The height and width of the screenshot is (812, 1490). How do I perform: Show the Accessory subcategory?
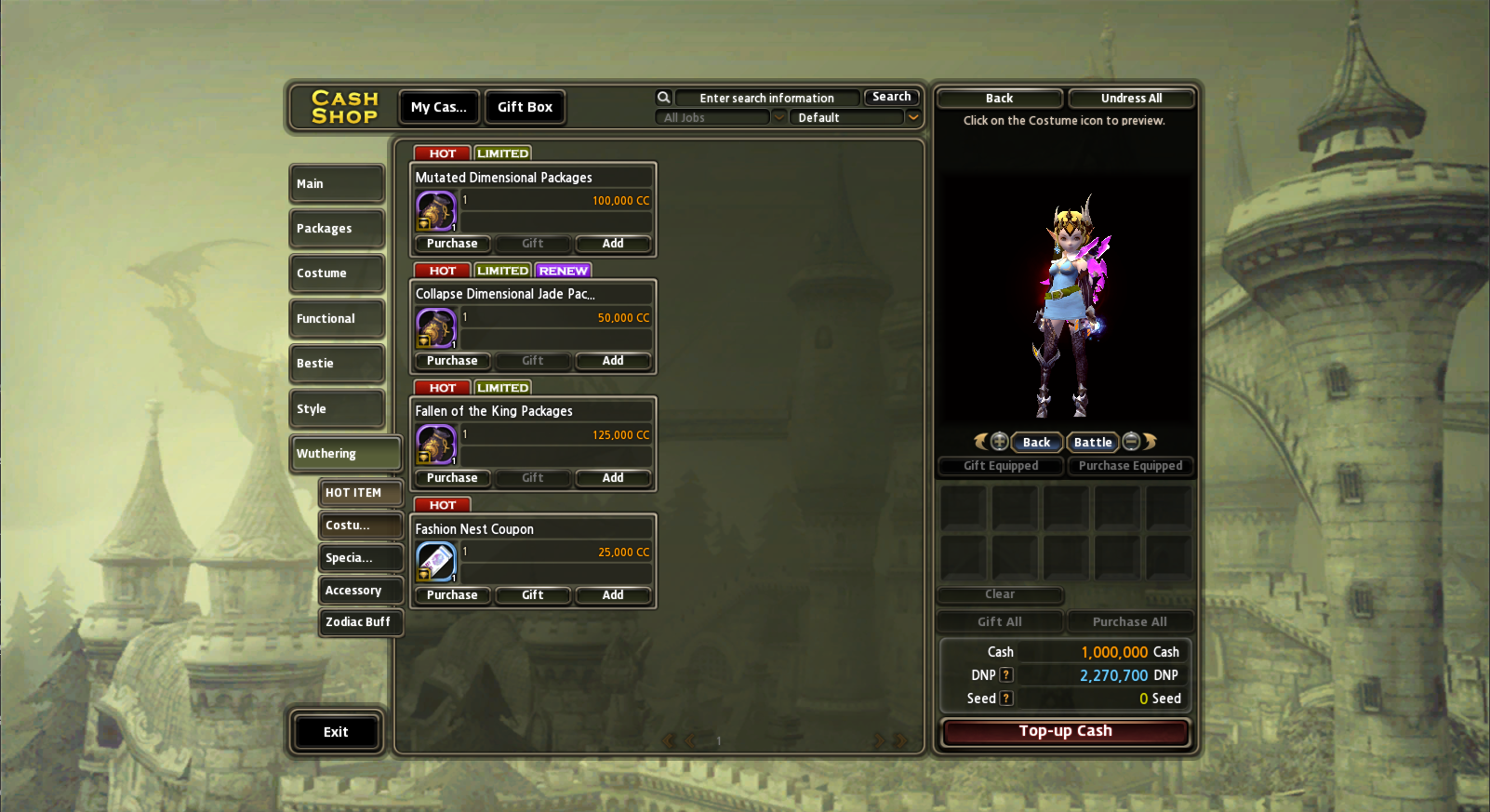(x=359, y=591)
